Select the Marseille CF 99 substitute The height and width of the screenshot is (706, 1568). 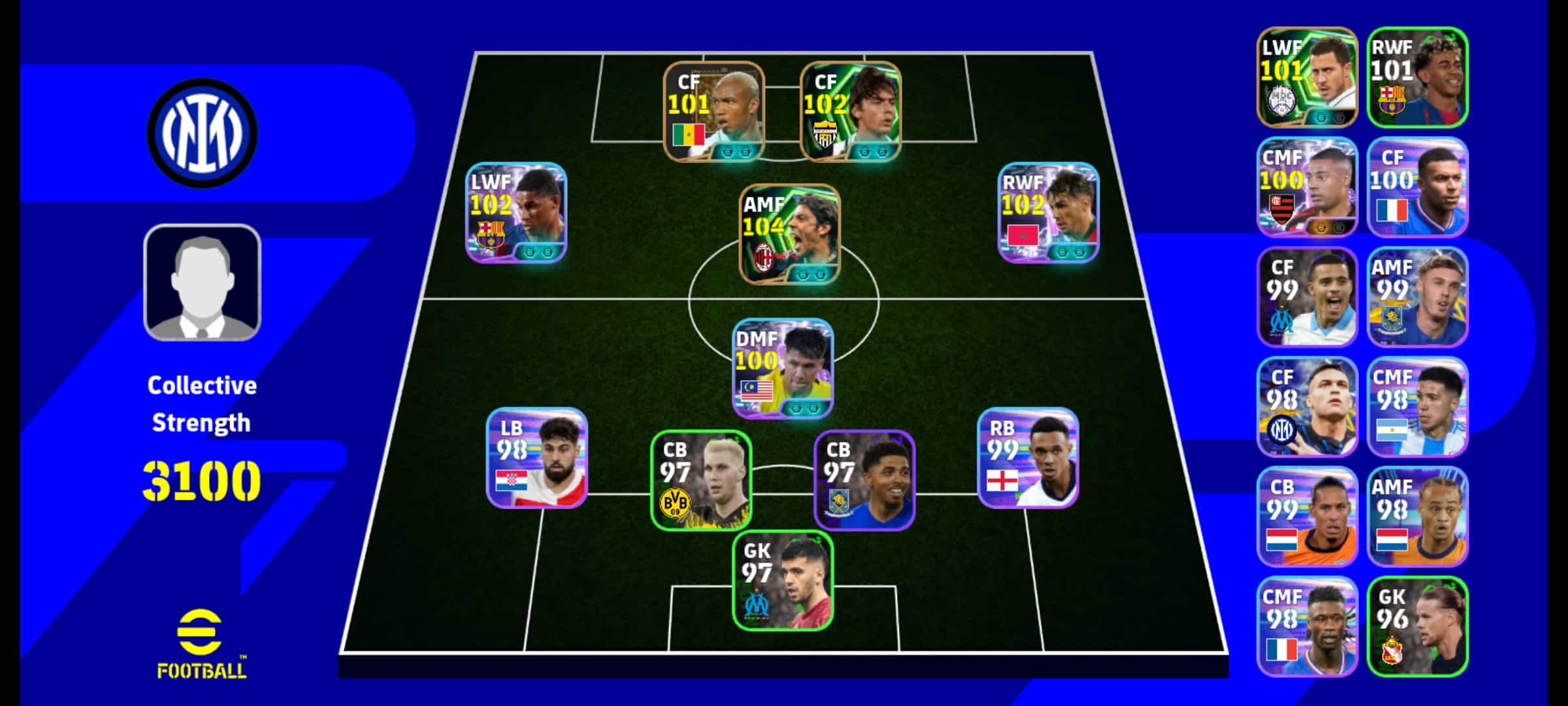tap(1307, 297)
